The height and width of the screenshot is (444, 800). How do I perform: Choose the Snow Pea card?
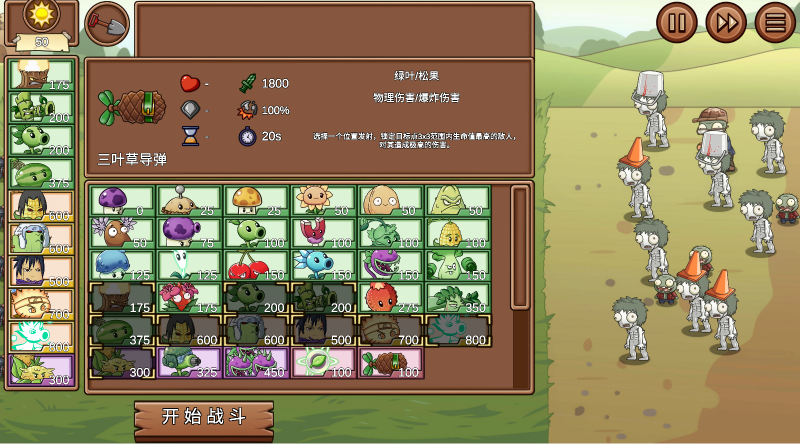(324, 266)
